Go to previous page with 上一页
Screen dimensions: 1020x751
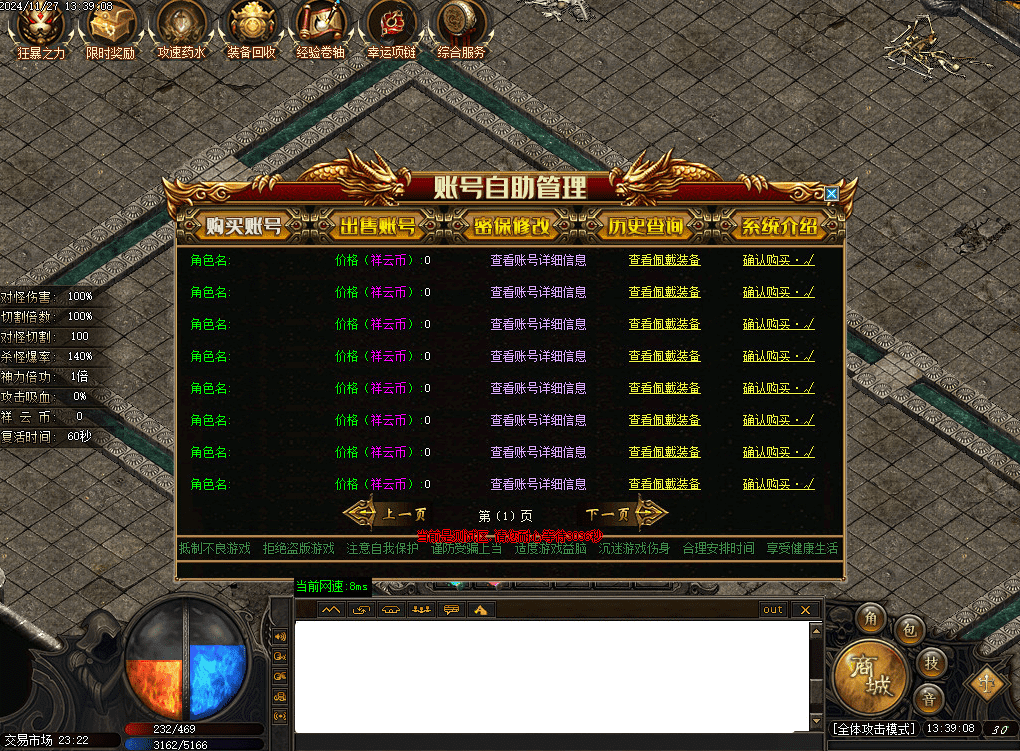point(386,515)
